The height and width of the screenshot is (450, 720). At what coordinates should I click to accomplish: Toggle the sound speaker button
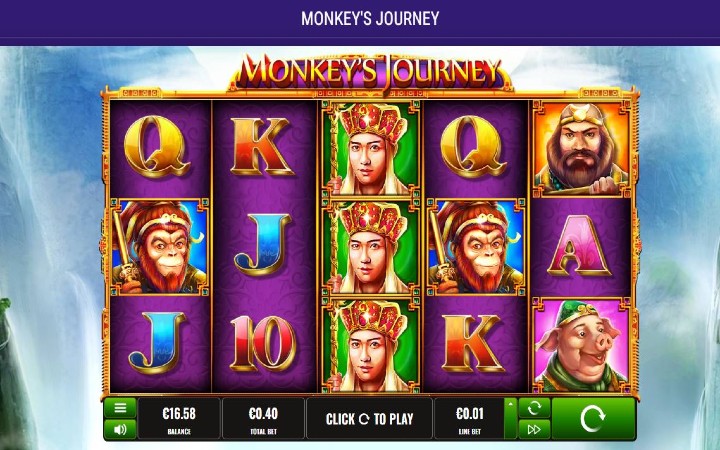(120, 429)
